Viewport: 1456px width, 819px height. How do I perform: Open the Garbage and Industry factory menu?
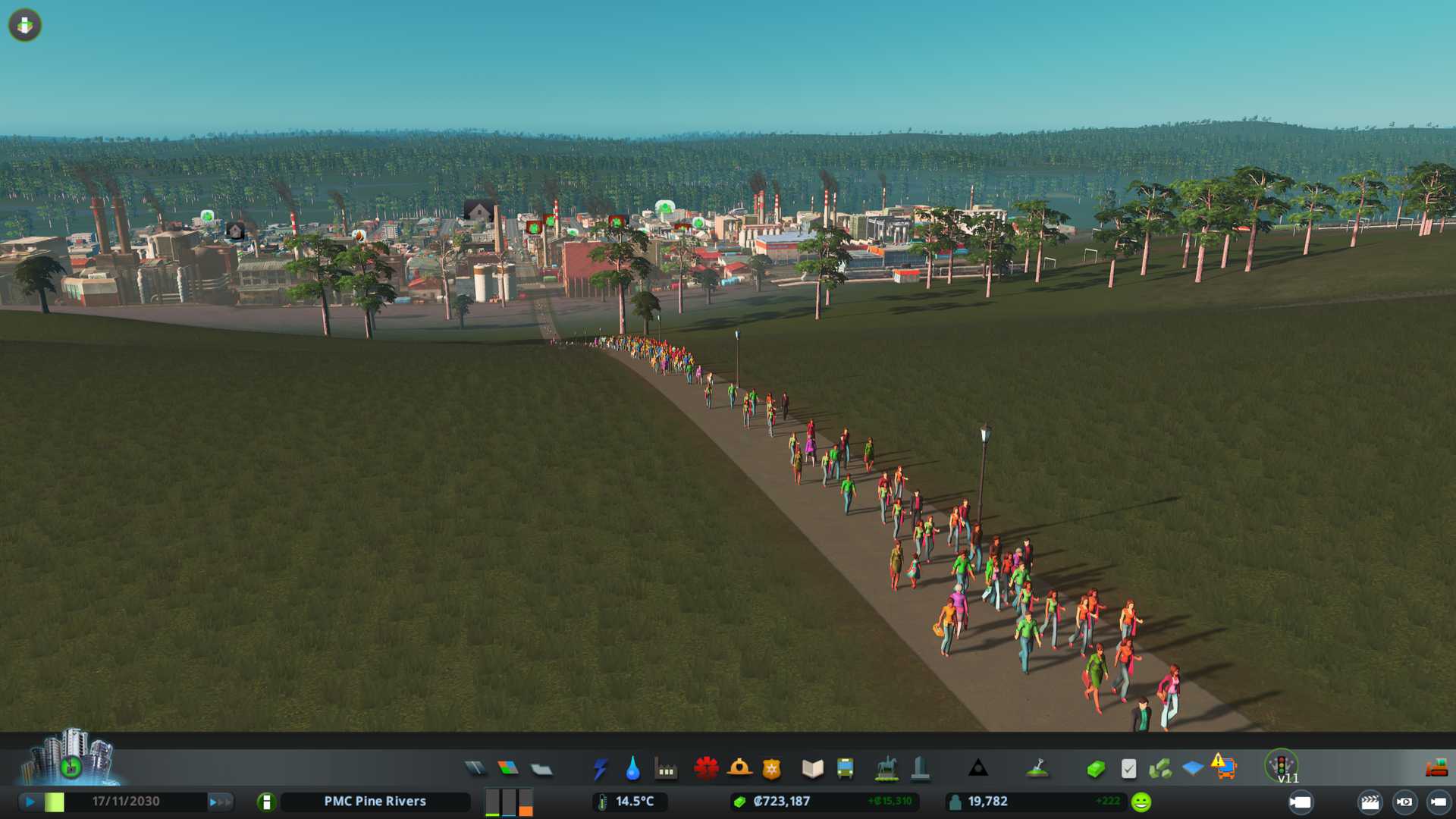[x=666, y=769]
